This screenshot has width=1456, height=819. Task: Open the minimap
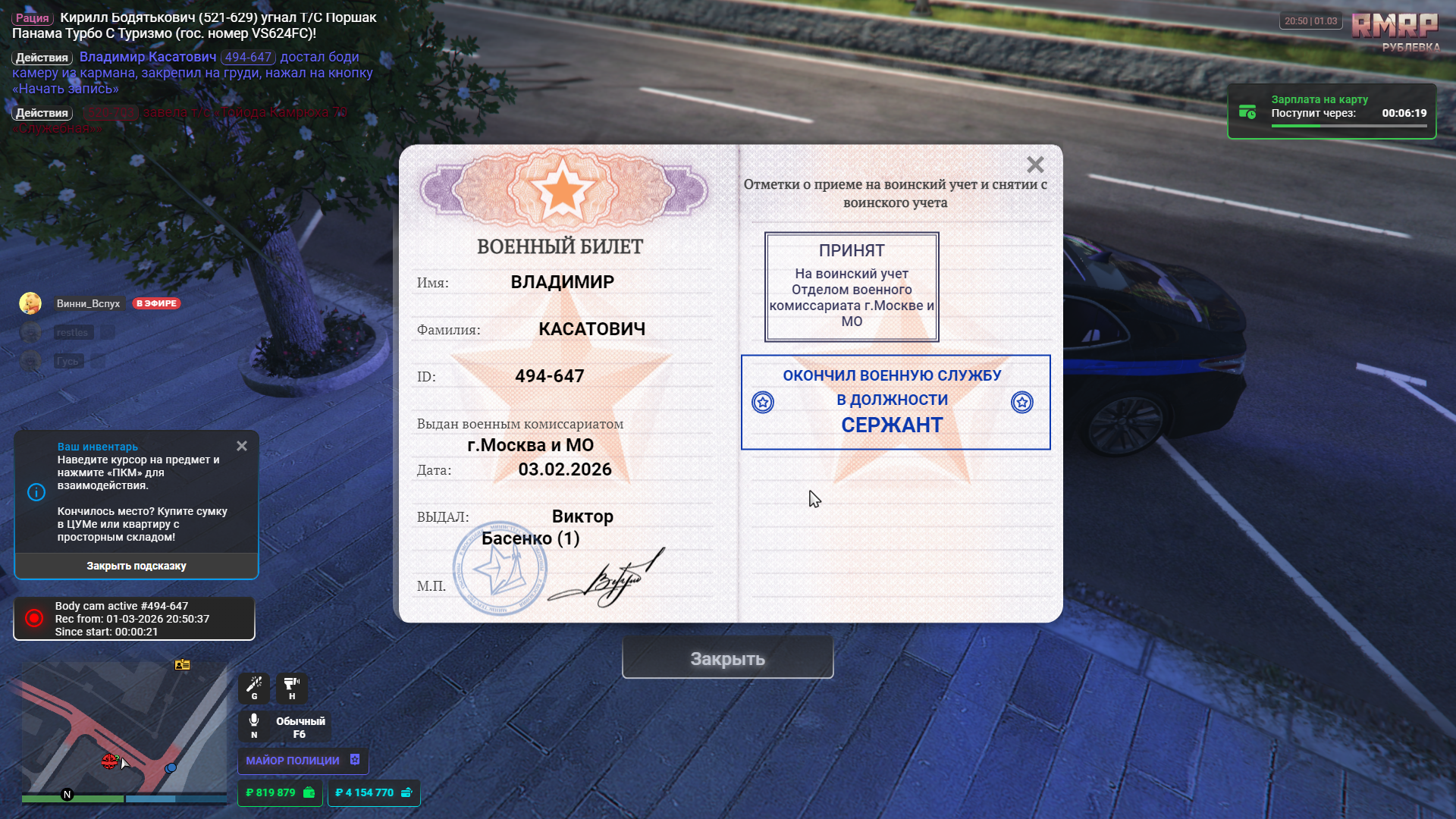tap(124, 728)
